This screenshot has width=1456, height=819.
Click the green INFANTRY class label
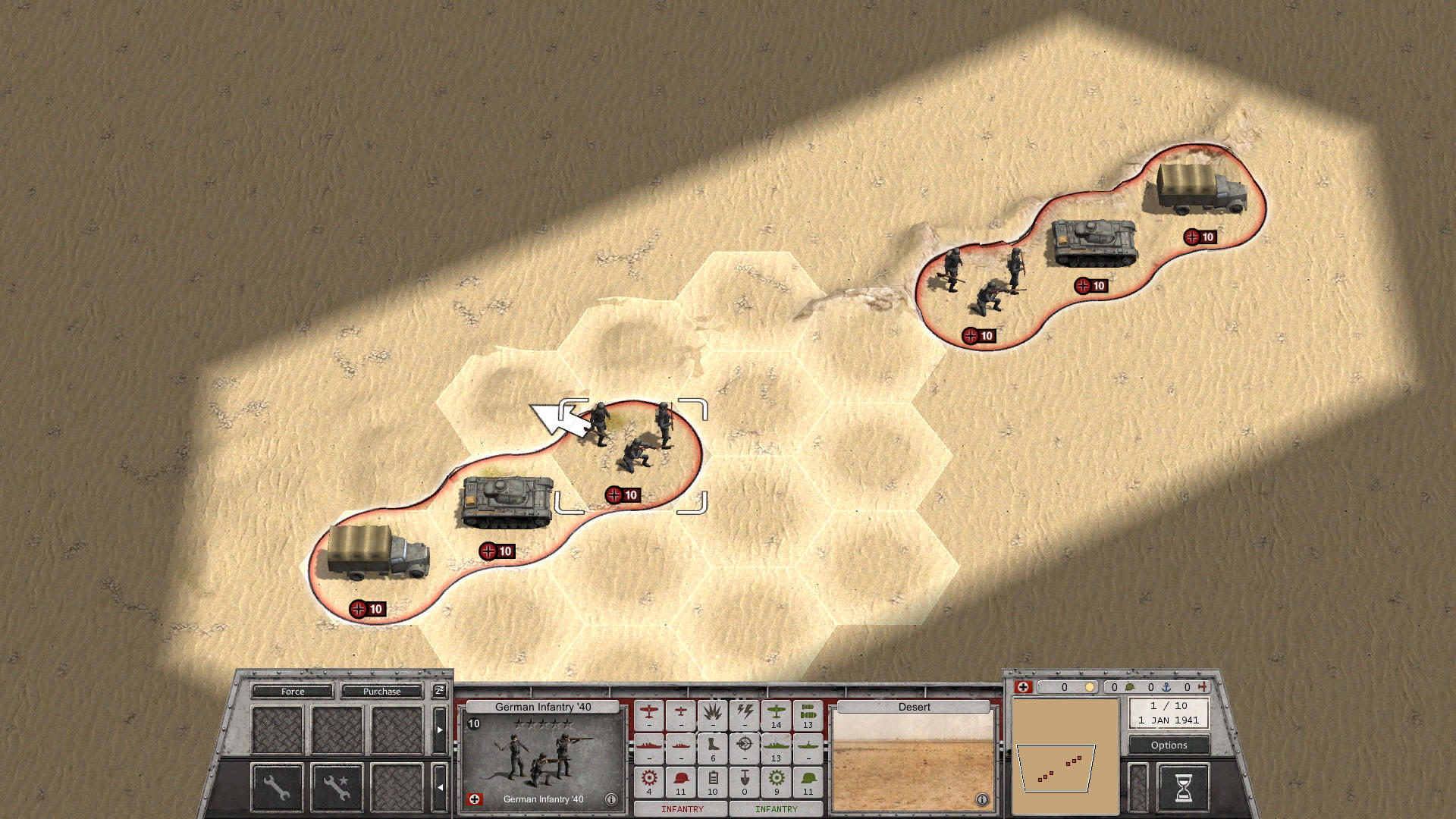(x=776, y=809)
